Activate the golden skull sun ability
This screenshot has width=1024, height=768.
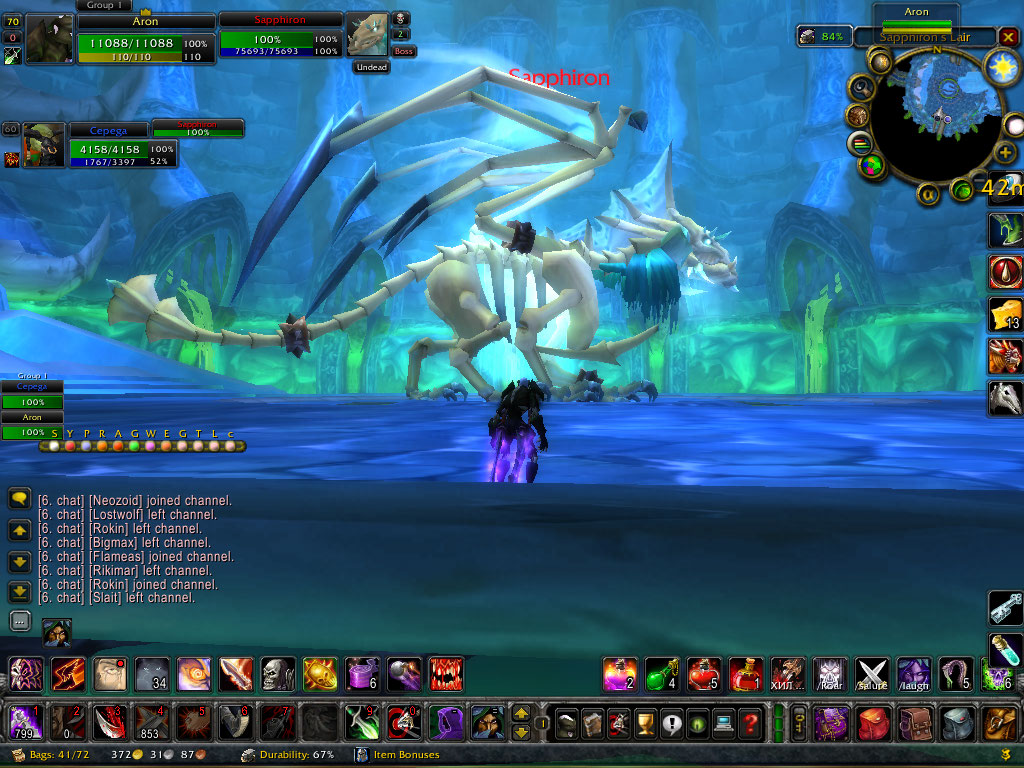pos(320,674)
